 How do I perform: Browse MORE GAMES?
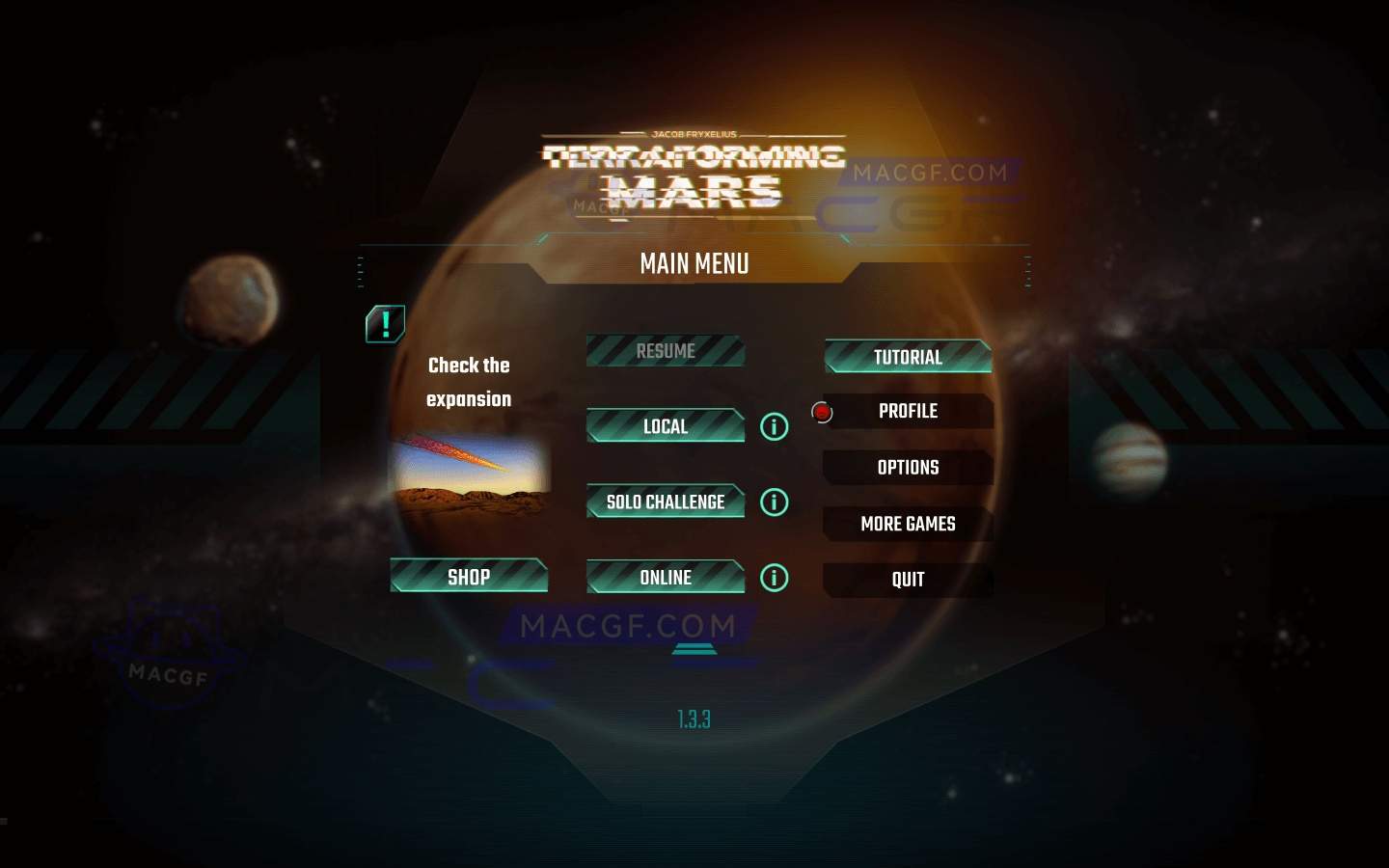(908, 524)
